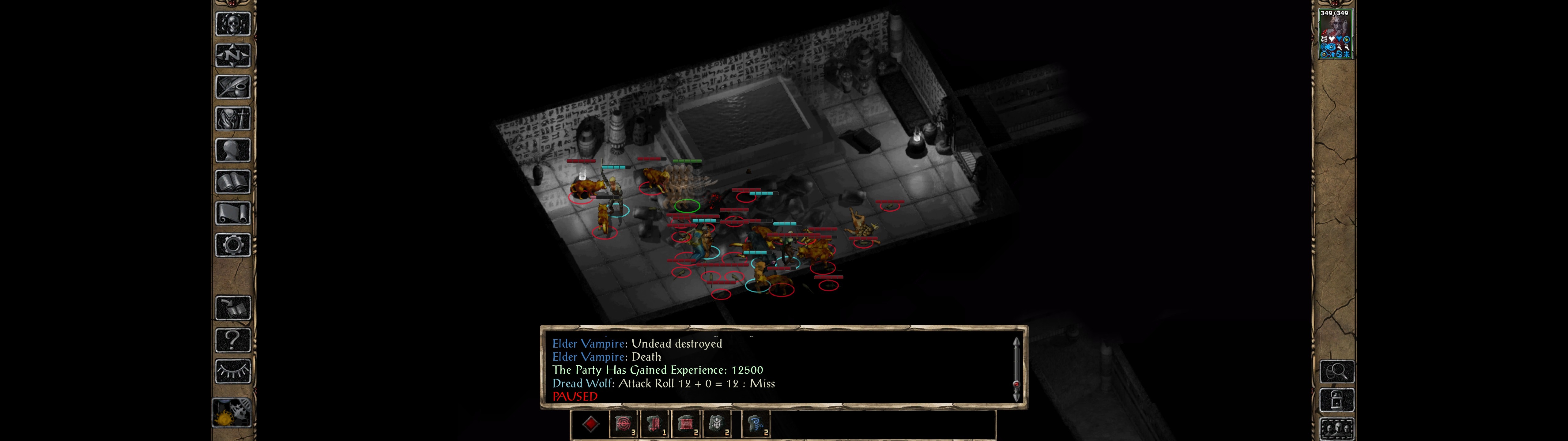Select all party members button
The width and height of the screenshot is (1568, 441).
1337,429
